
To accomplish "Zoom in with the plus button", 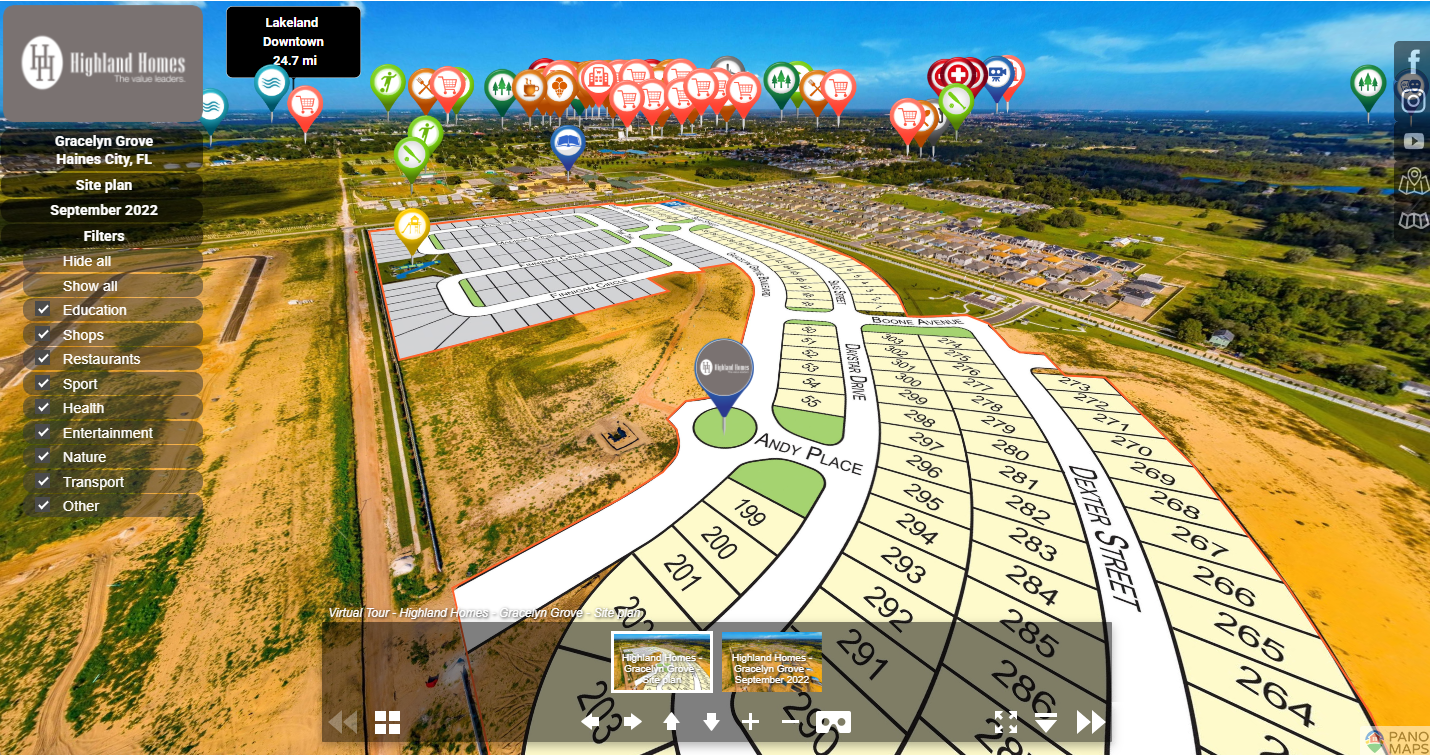I will [751, 722].
